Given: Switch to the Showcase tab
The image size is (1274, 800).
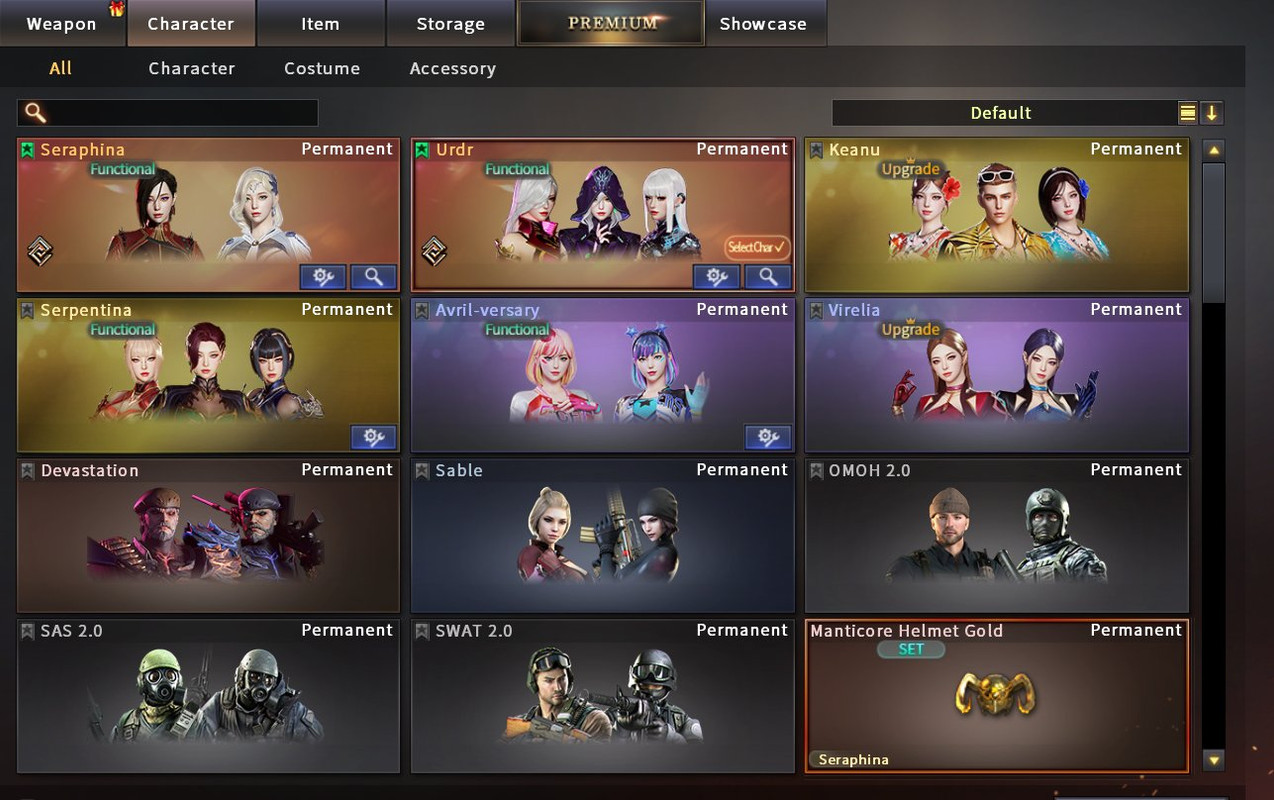Looking at the screenshot, I should coord(763,24).
